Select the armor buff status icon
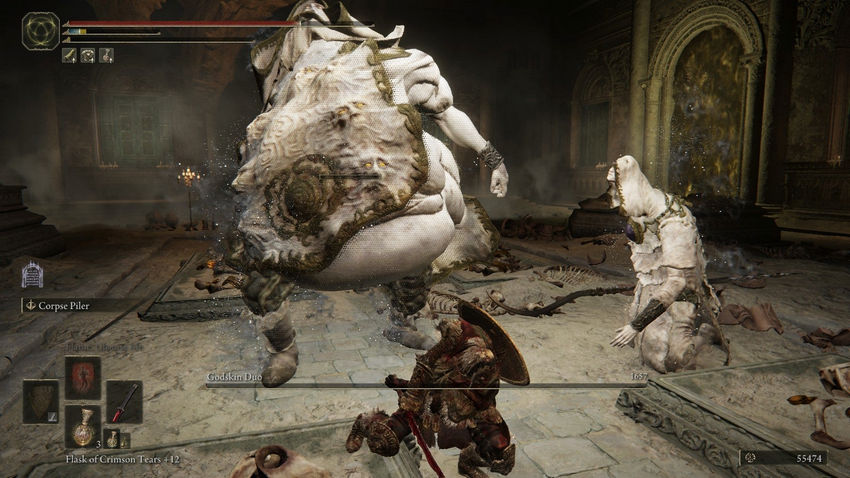The image size is (850, 478). click(87, 55)
